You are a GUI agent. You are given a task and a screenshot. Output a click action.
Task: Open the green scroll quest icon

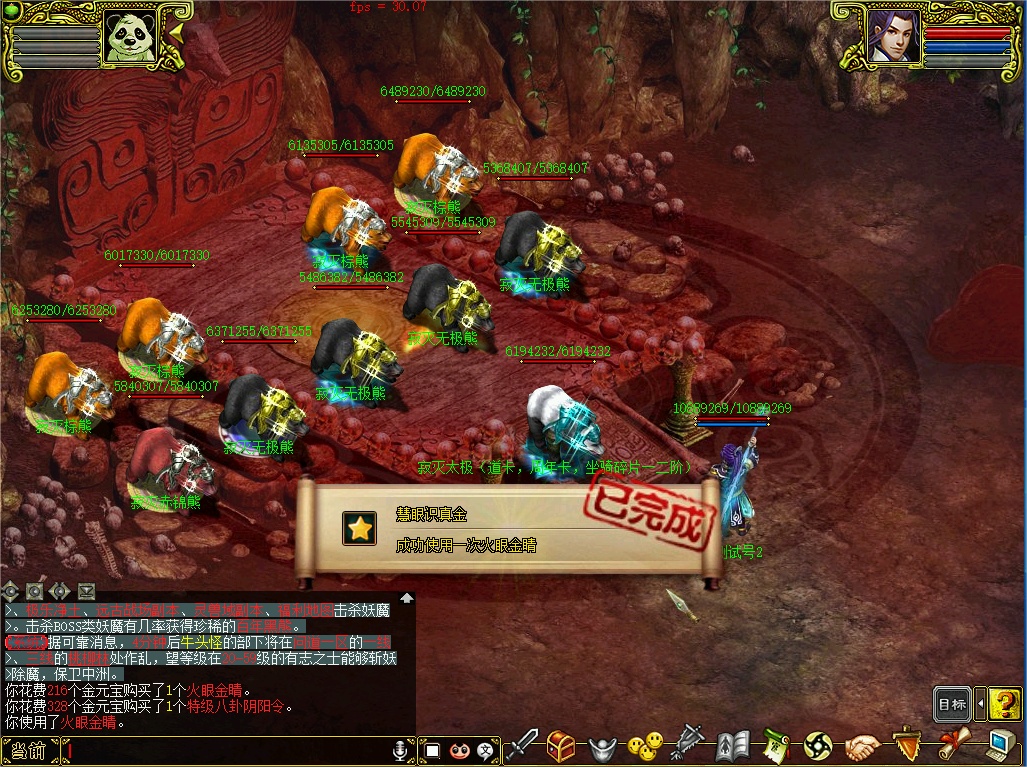click(x=776, y=746)
